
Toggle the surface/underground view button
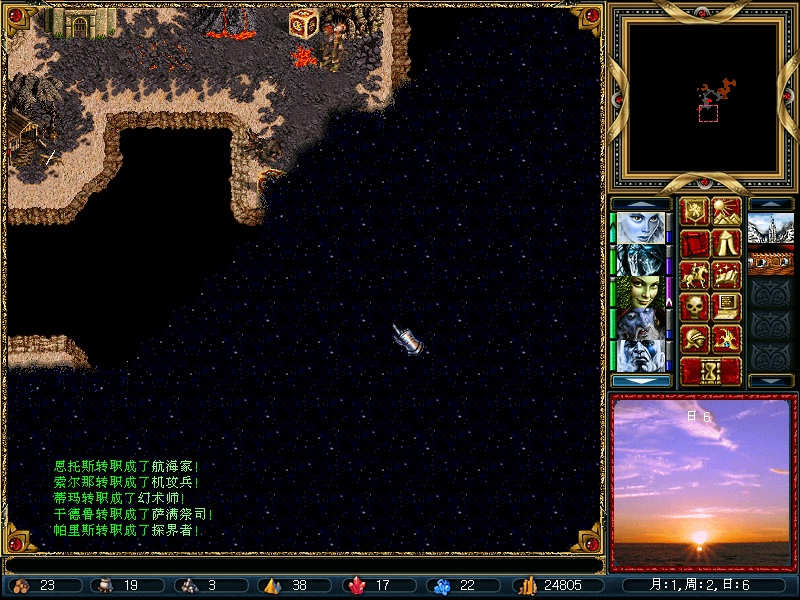tap(727, 211)
